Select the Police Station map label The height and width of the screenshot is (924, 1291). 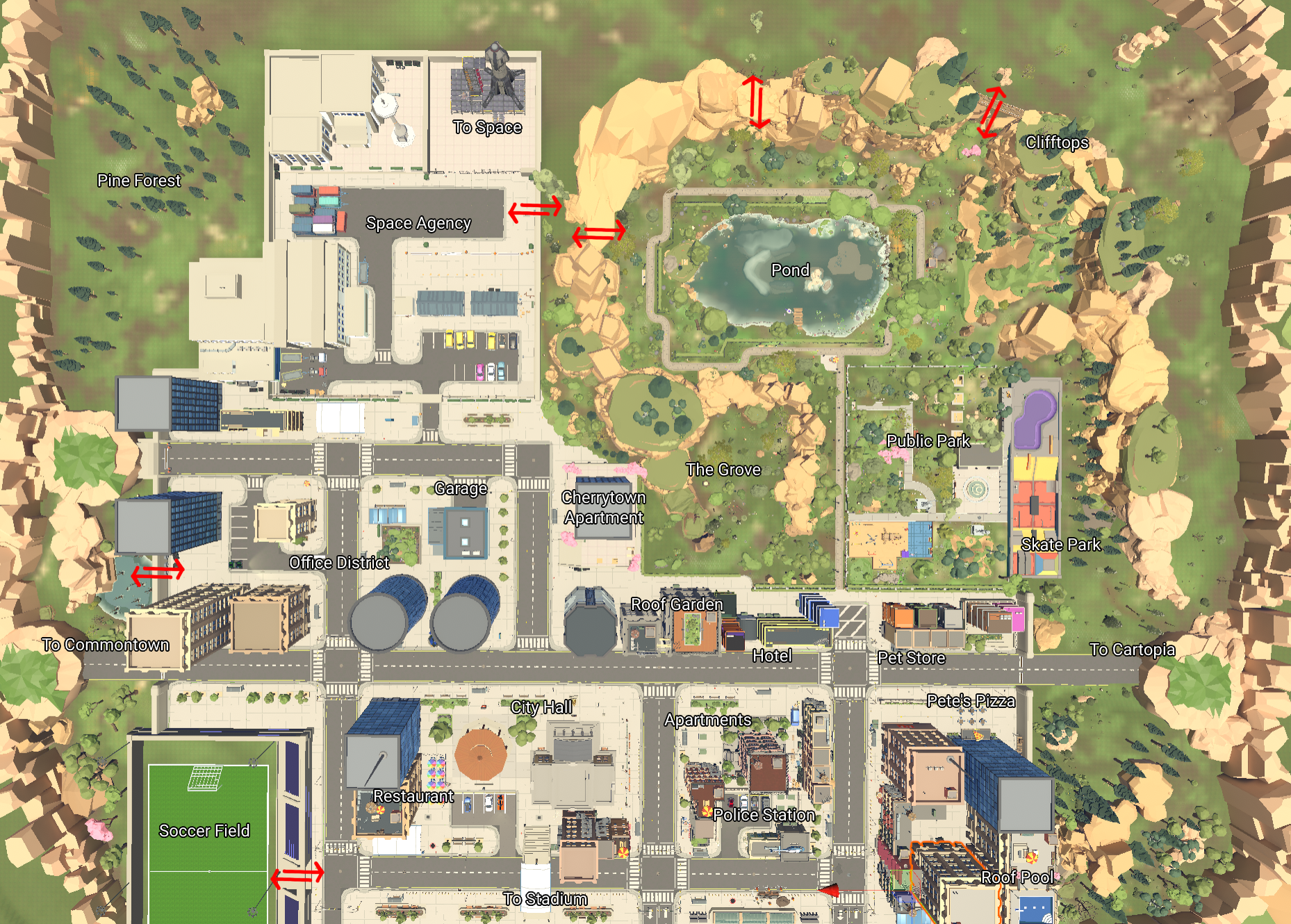[764, 815]
